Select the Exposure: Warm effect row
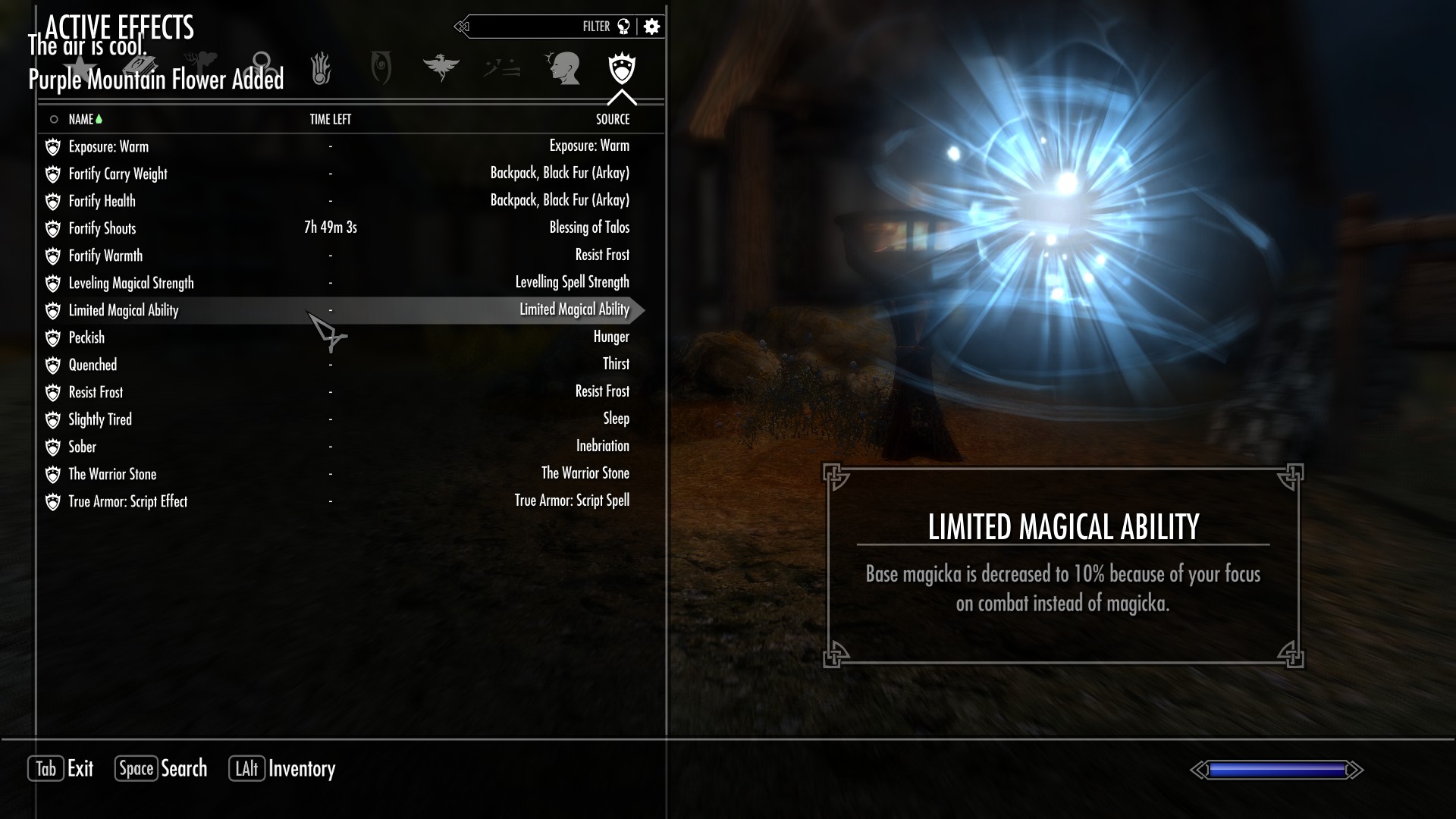This screenshot has width=1456, height=819. [108, 146]
